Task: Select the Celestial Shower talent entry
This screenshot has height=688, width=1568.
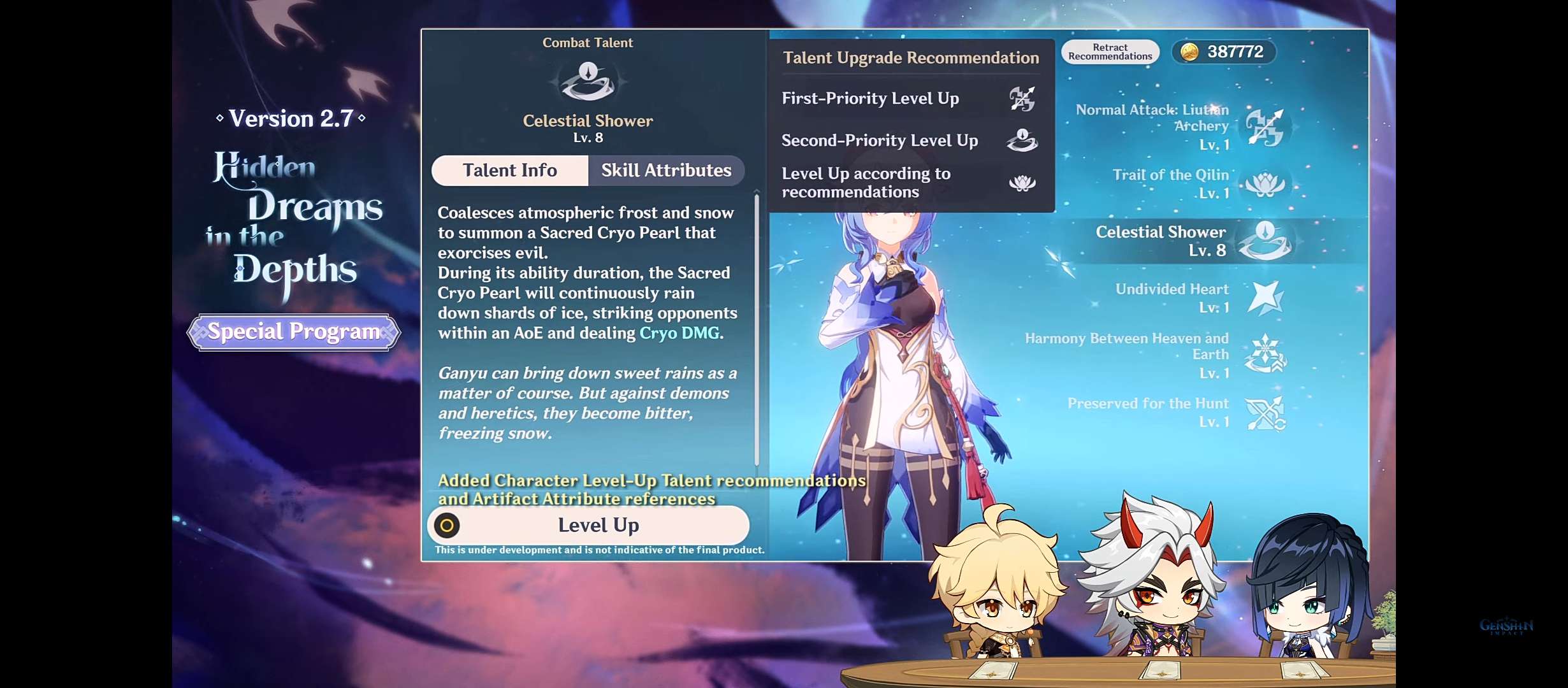Action: 1265,241
